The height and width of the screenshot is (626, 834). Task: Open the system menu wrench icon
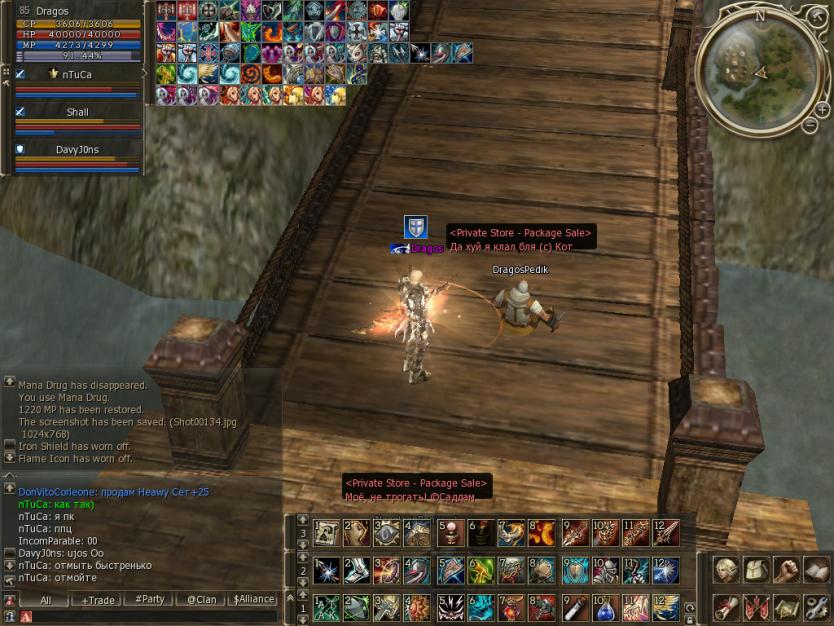(816, 606)
